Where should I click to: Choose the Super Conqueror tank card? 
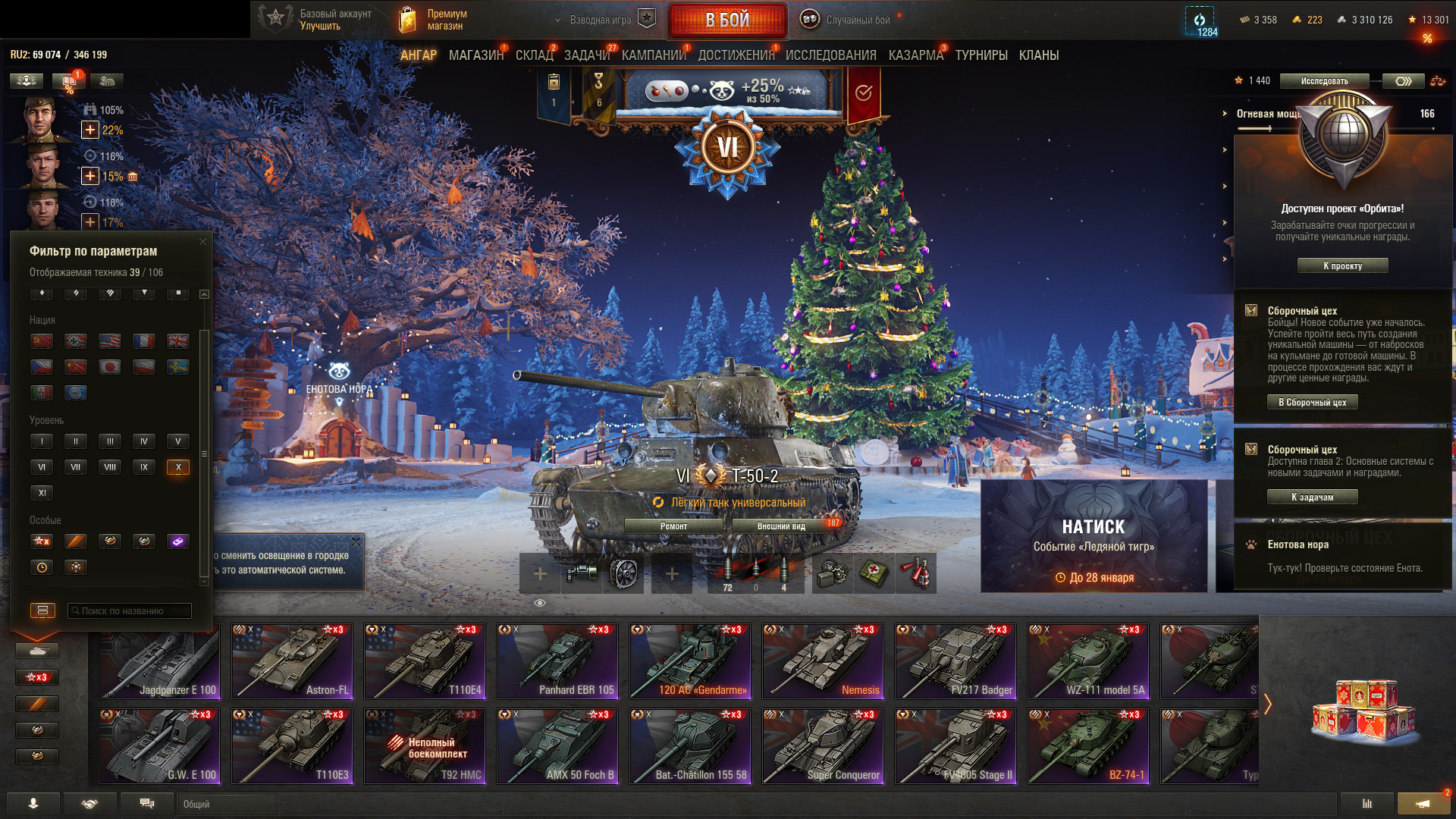(x=823, y=745)
